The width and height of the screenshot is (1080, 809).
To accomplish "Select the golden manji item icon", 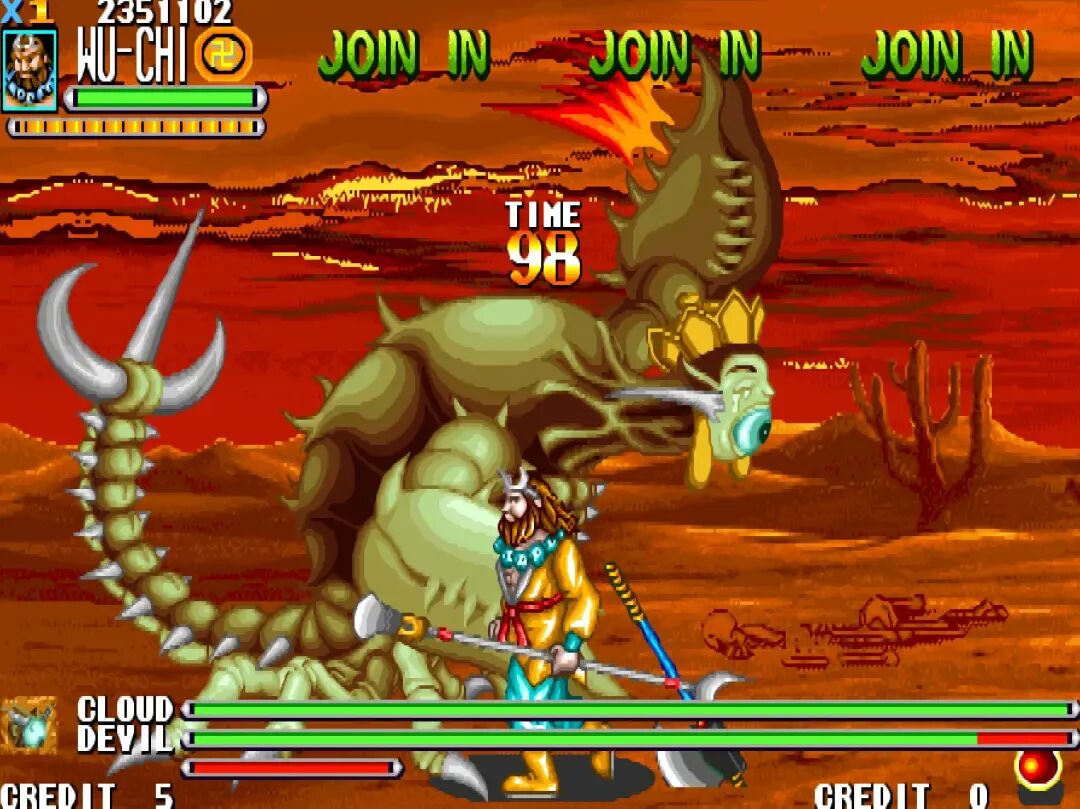I will (223, 54).
